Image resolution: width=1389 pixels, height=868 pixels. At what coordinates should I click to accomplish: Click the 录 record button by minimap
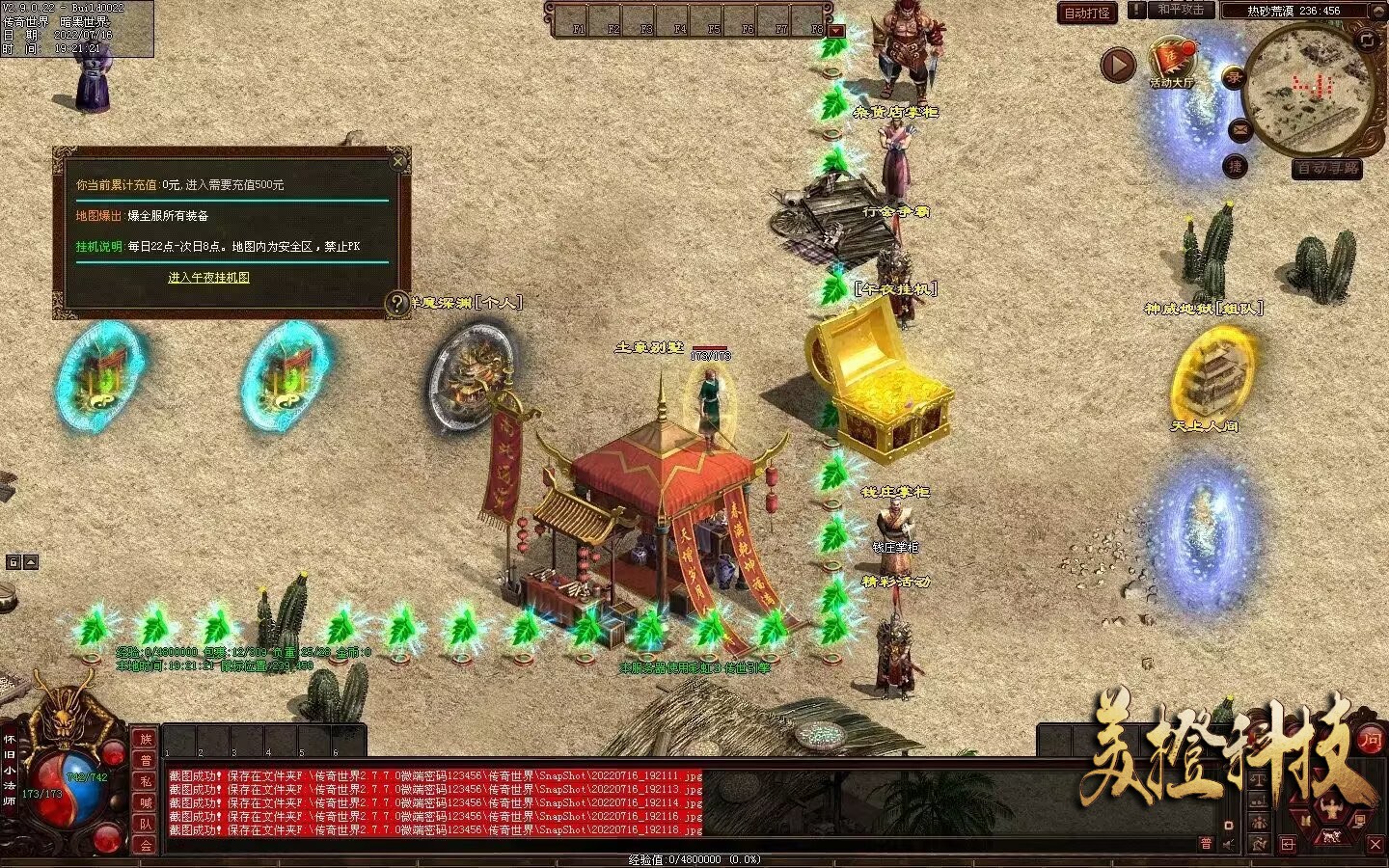tap(1233, 79)
